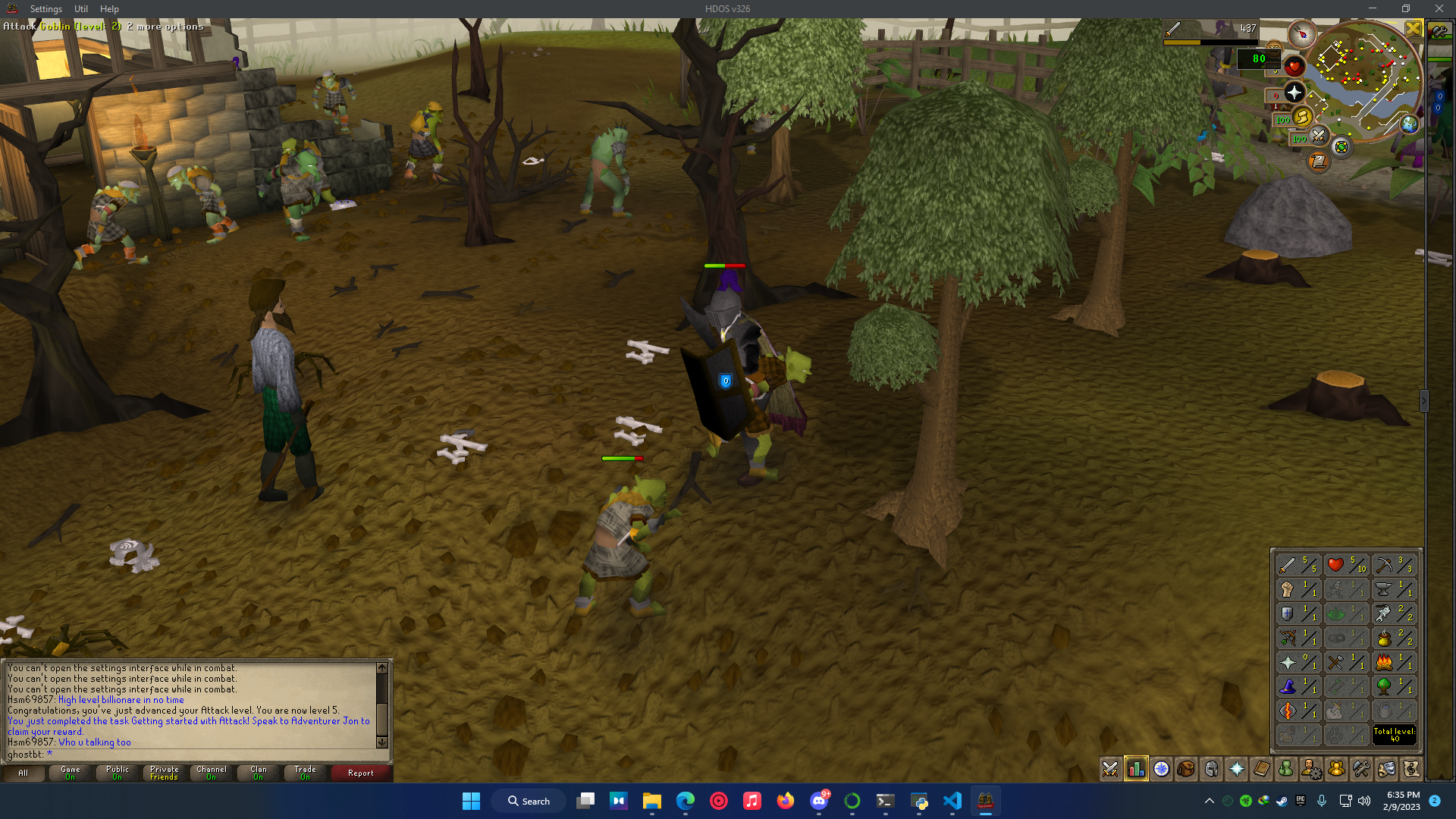Viewport: 1456px width, 819px height.
Task: Open the world map globe on the minimap
Action: coord(1409,125)
